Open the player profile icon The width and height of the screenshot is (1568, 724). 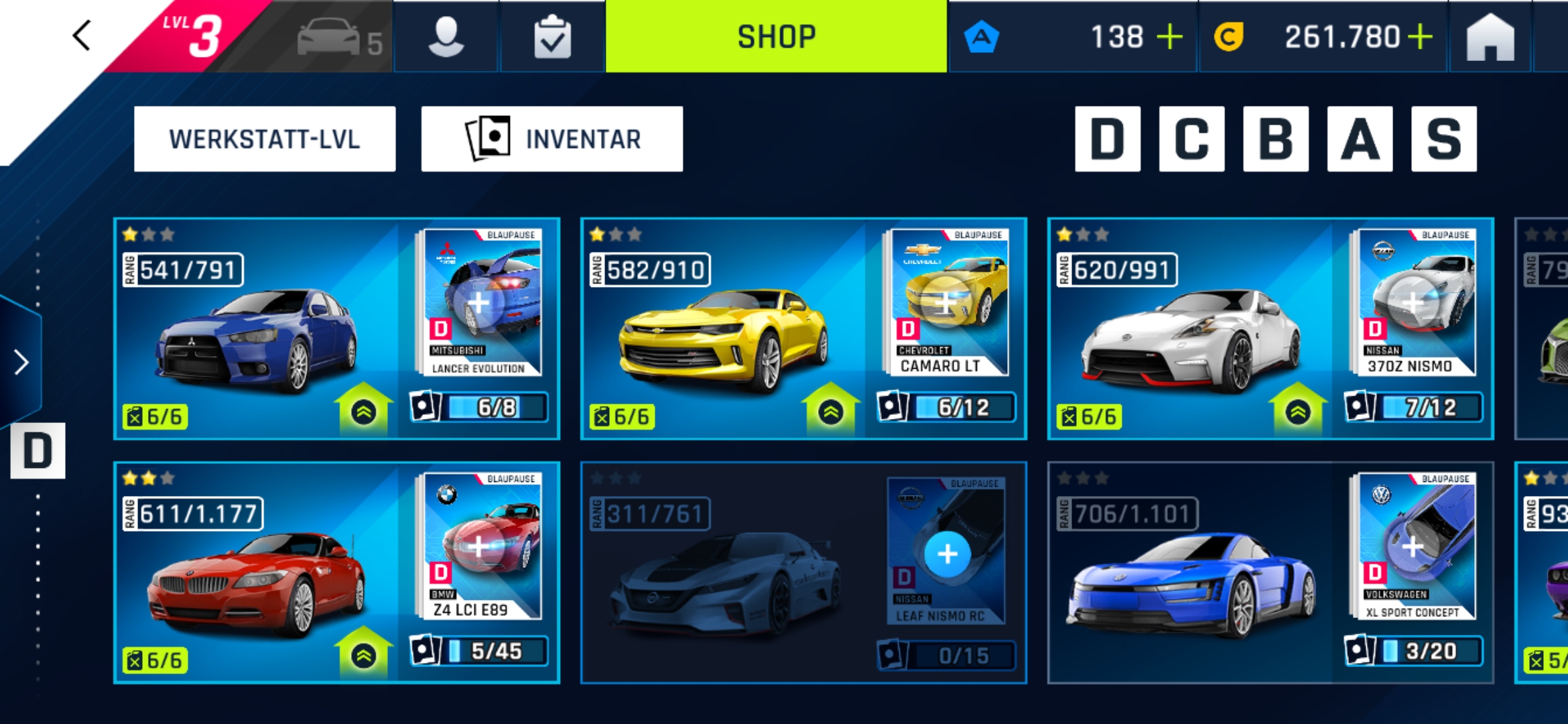(x=446, y=38)
